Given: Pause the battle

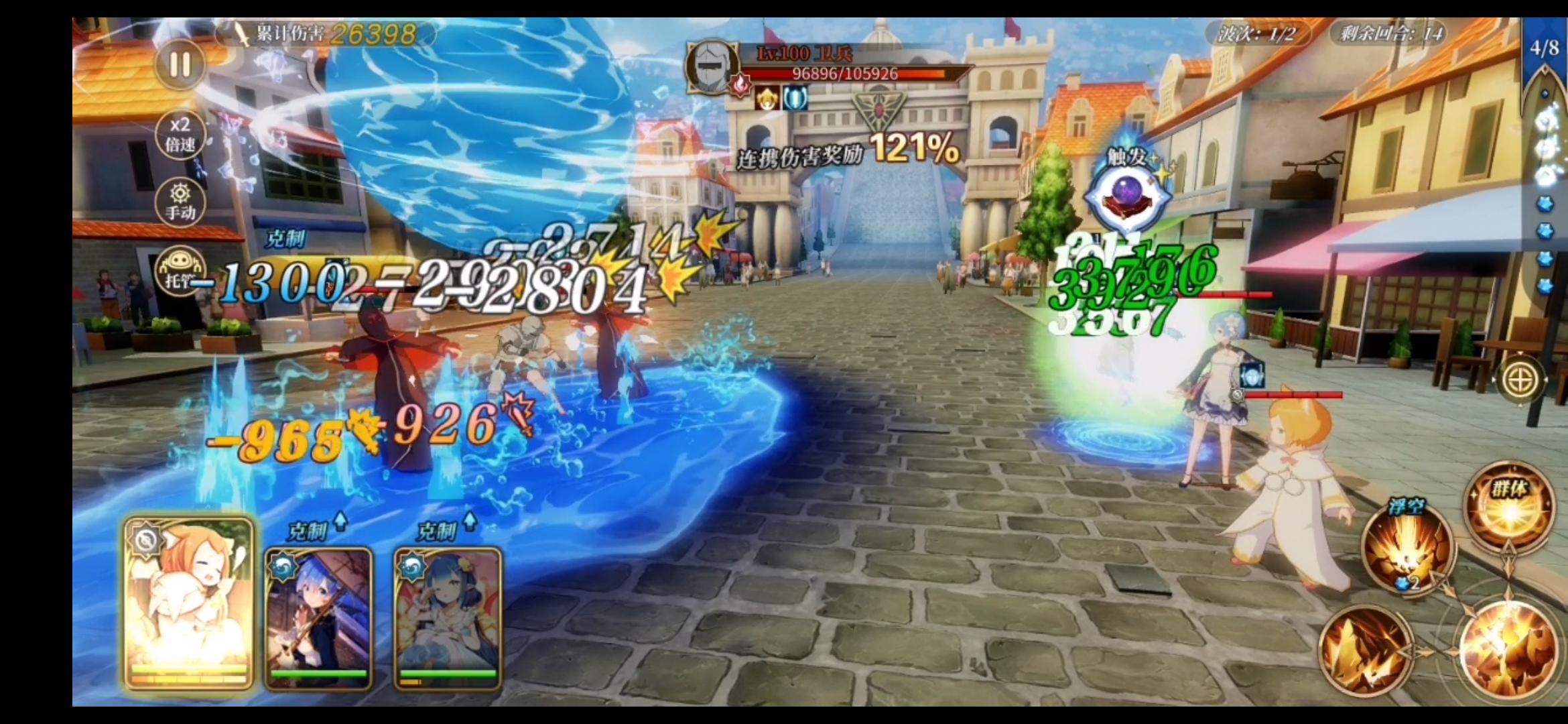Looking at the screenshot, I should 180,66.
